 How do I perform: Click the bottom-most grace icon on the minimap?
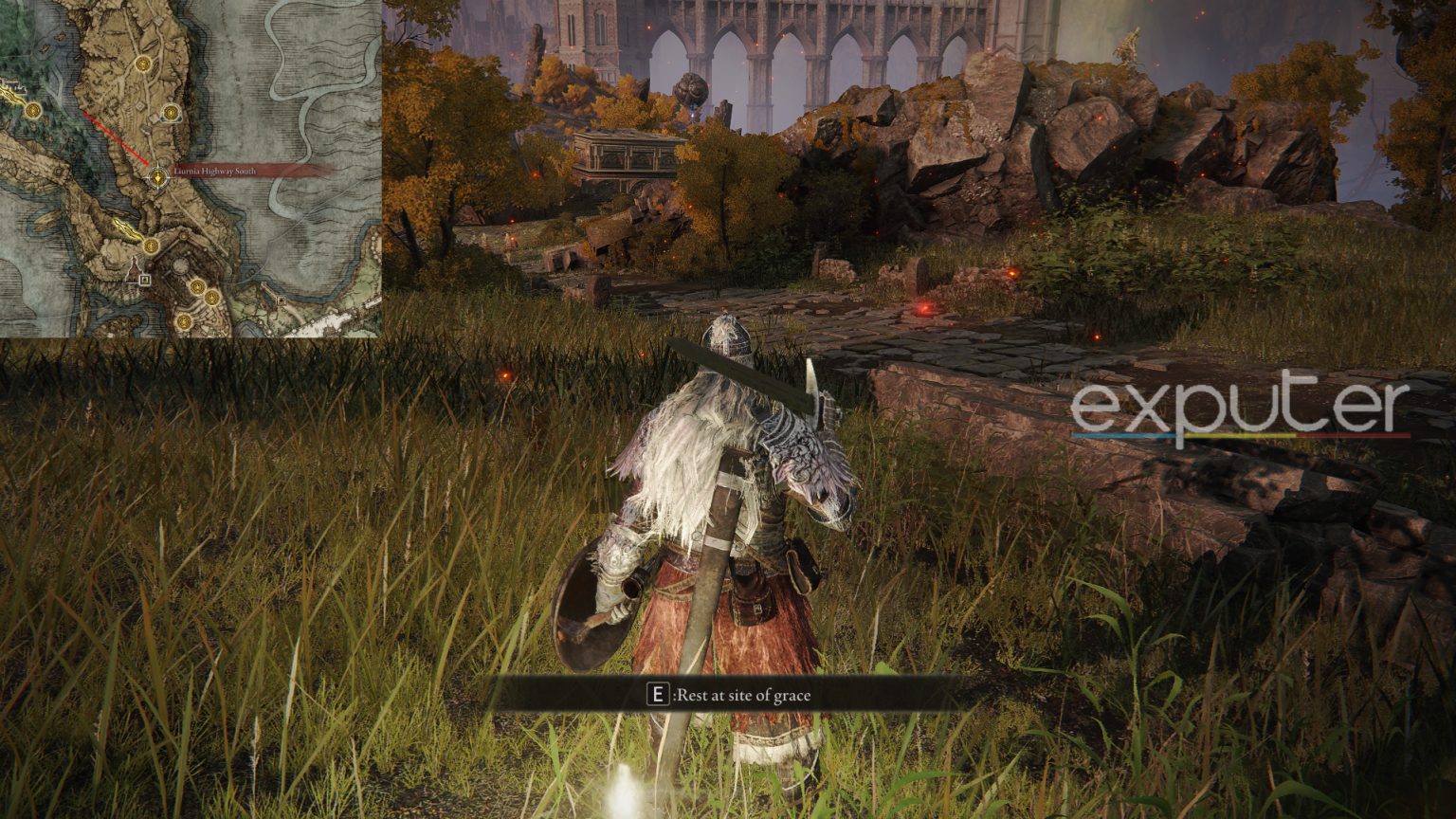[184, 320]
